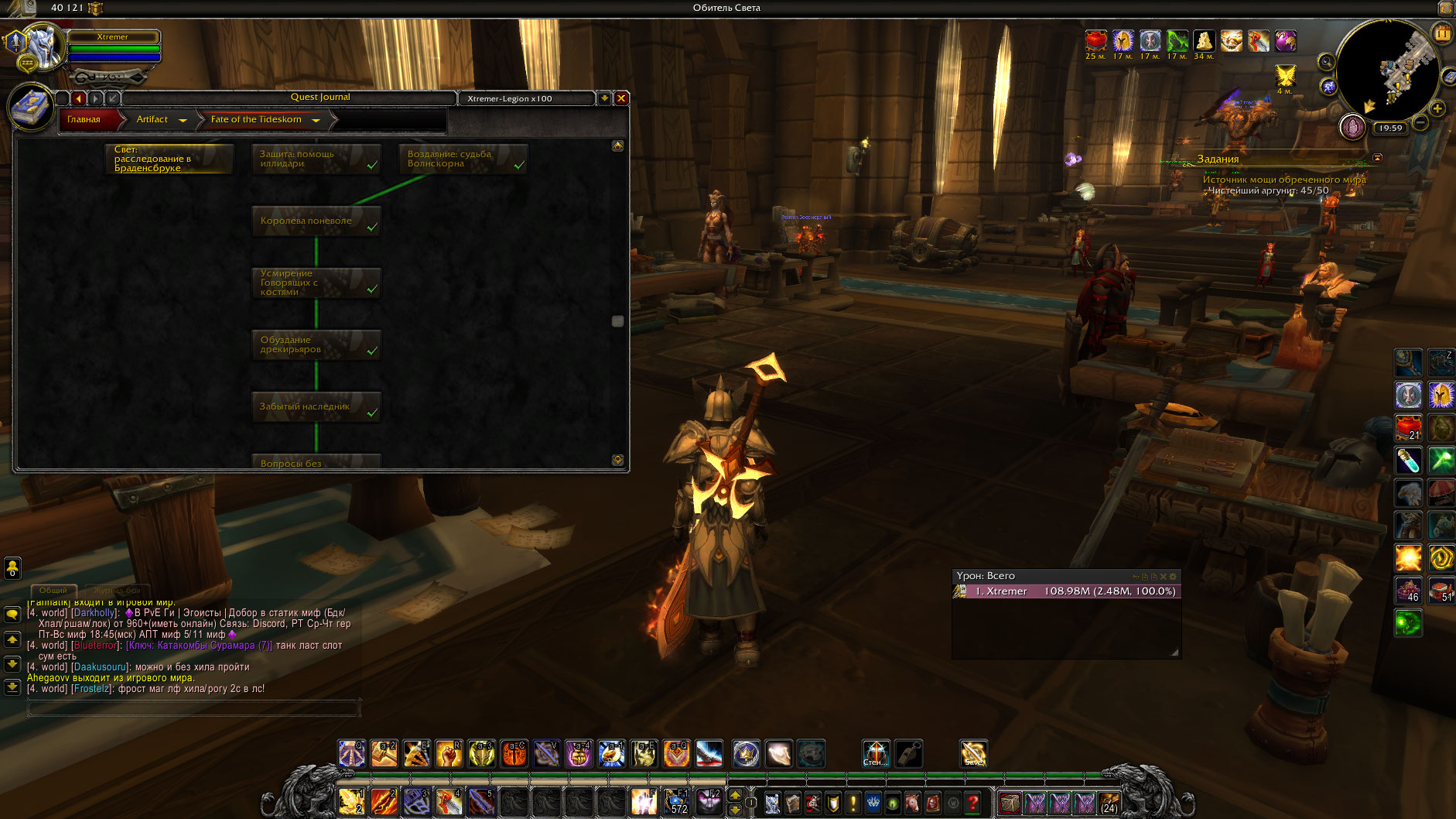This screenshot has width=1456, height=819.
Task: Choose the Свет: расследование в Браденсбруке node
Action: (x=169, y=159)
